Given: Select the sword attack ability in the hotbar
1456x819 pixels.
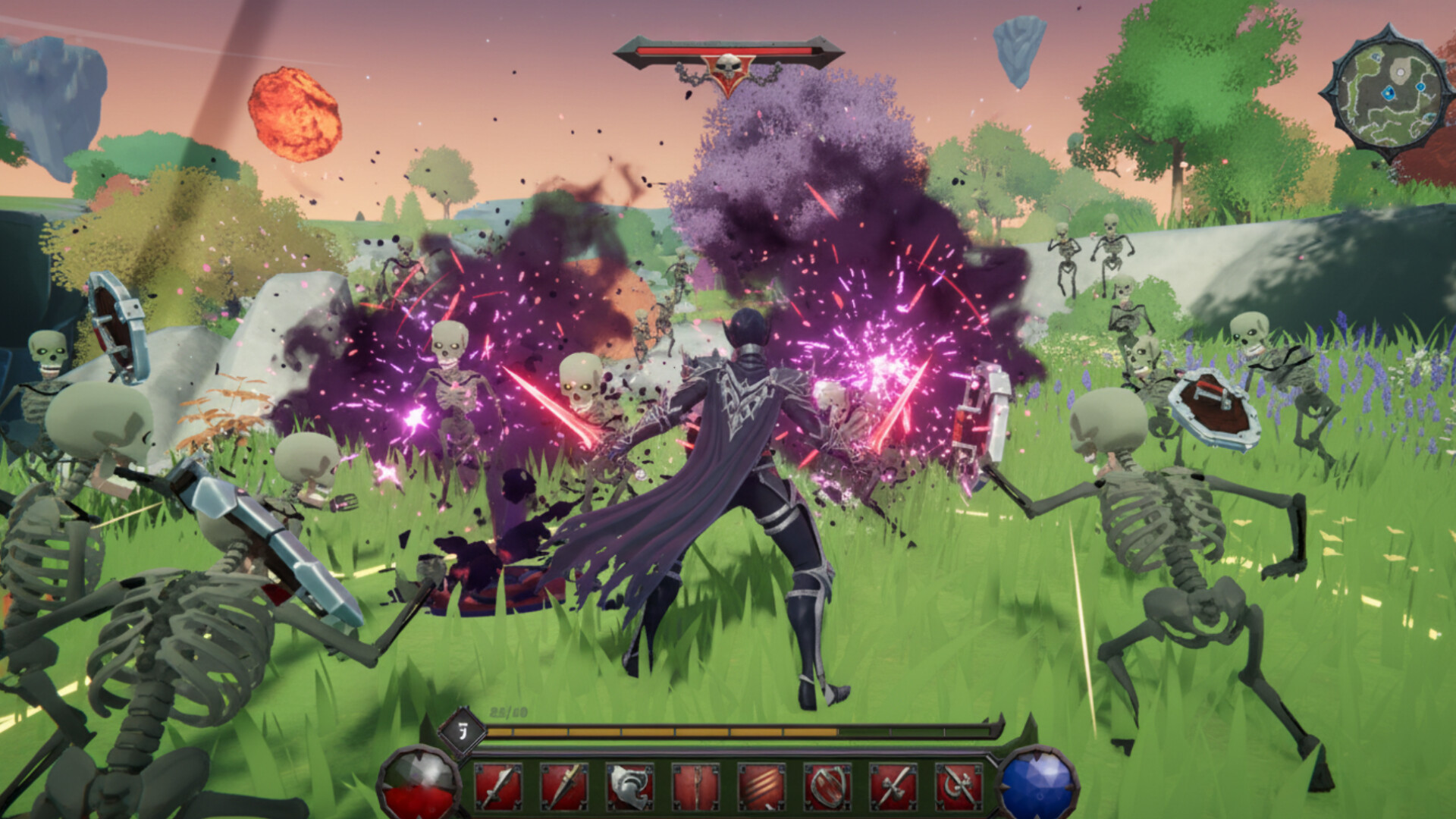Looking at the screenshot, I should (x=498, y=787).
